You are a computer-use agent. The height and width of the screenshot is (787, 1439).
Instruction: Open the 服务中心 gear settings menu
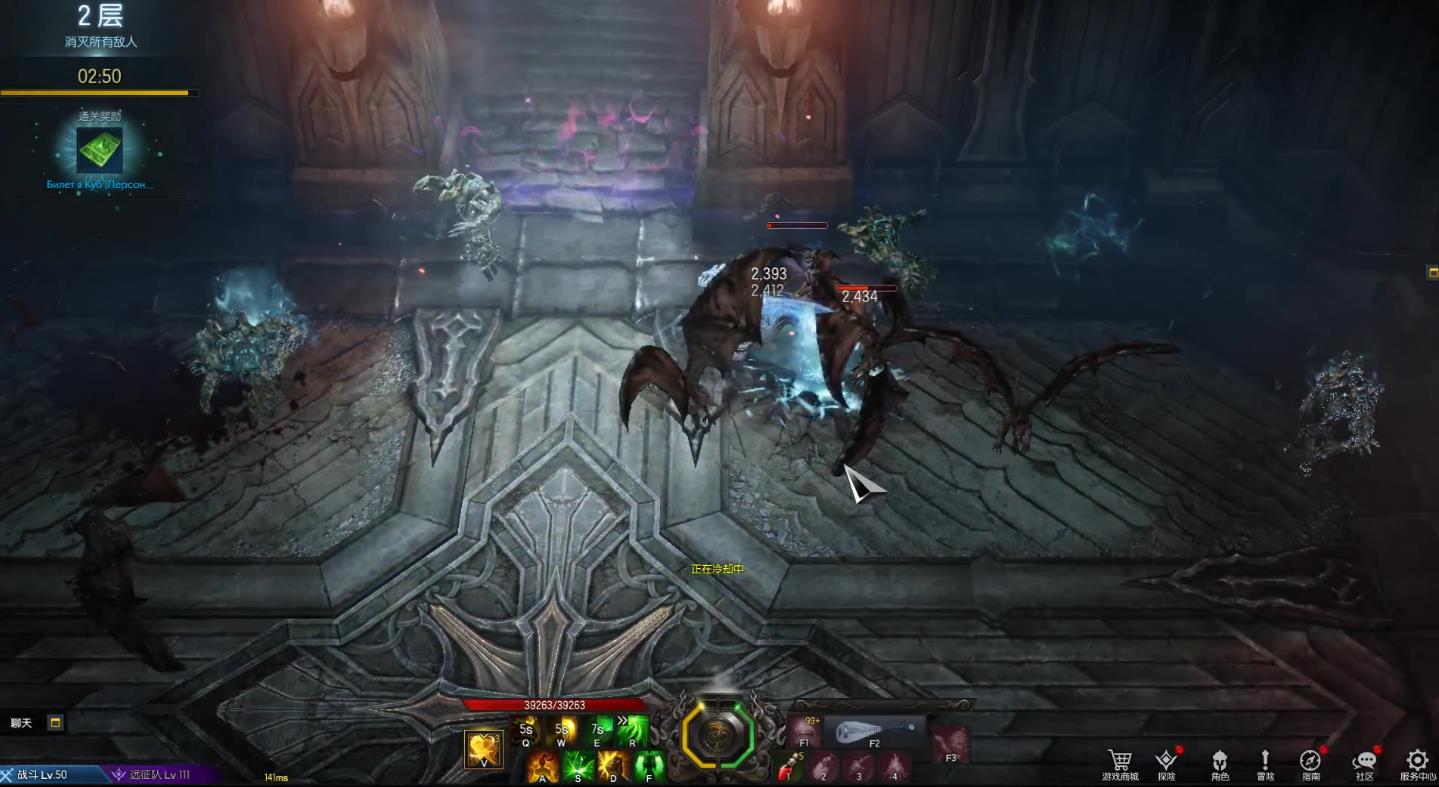1417,761
